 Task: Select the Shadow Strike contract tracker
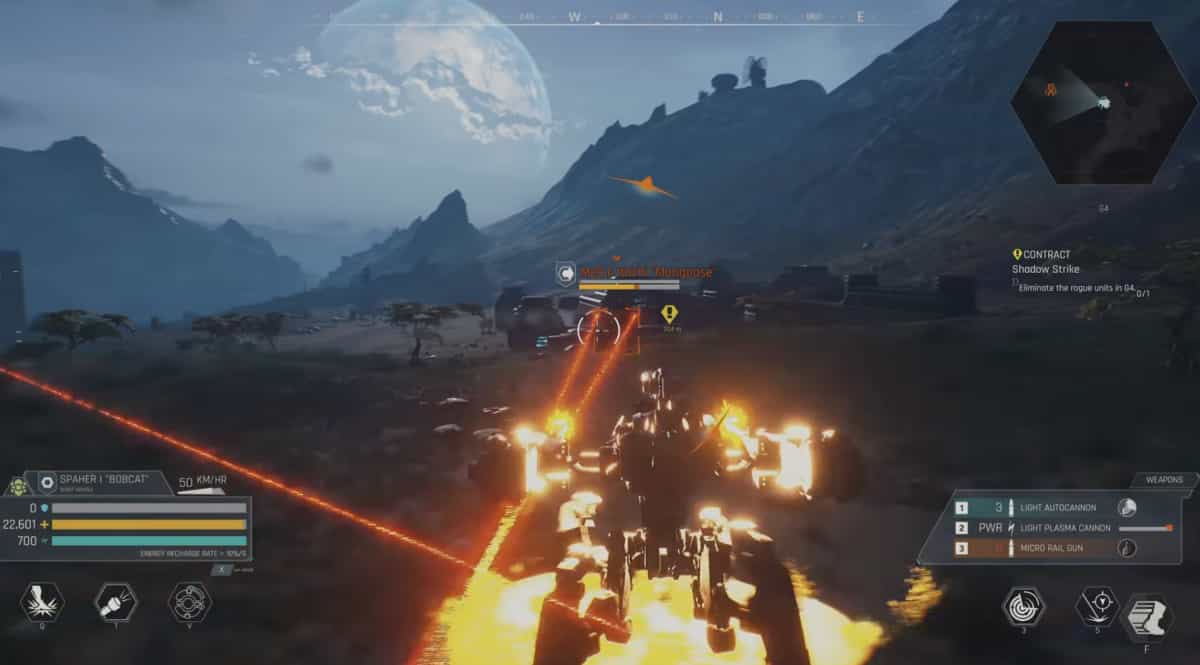pyautogui.click(x=1045, y=269)
